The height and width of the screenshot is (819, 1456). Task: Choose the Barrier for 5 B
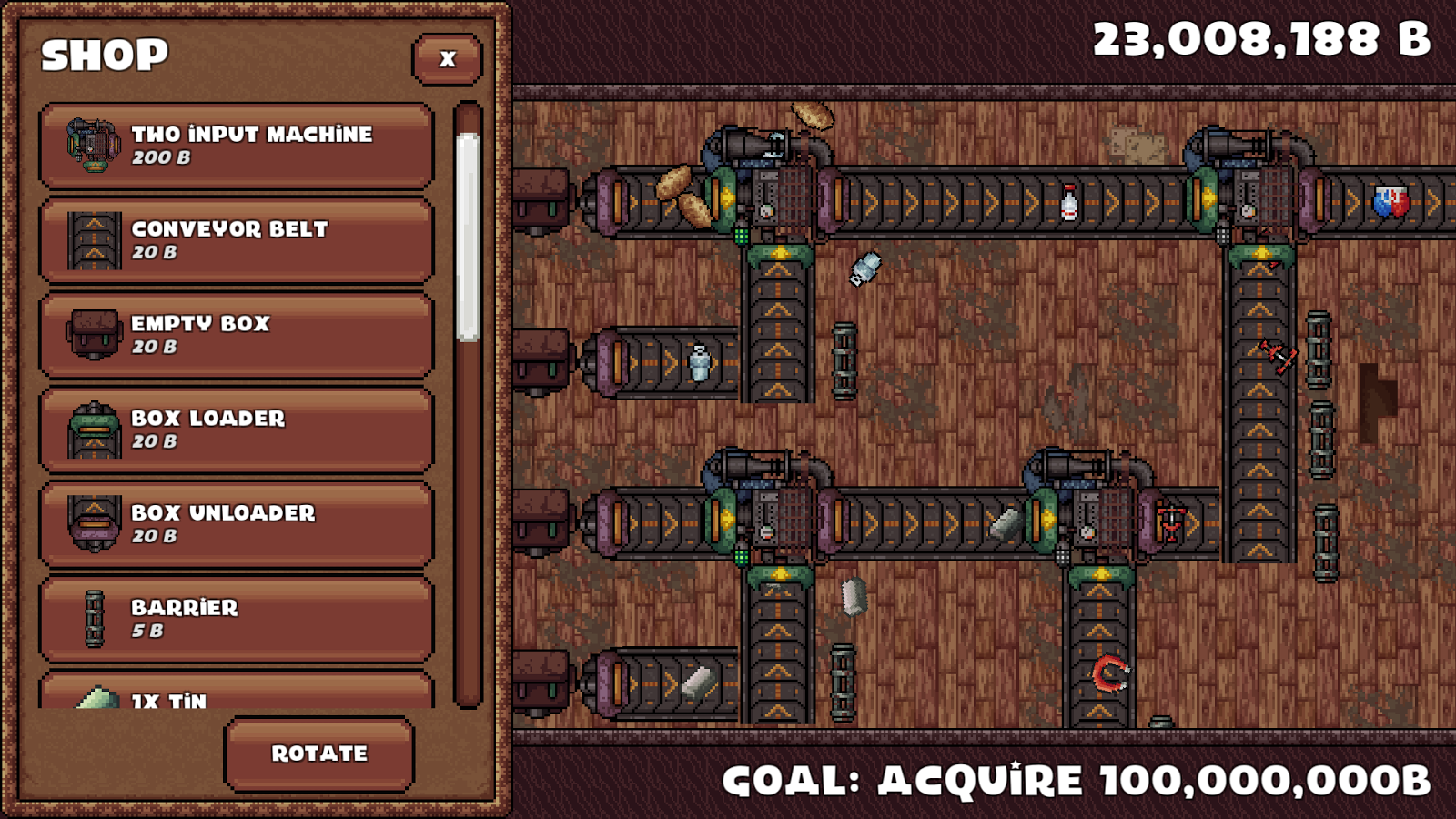(x=236, y=619)
